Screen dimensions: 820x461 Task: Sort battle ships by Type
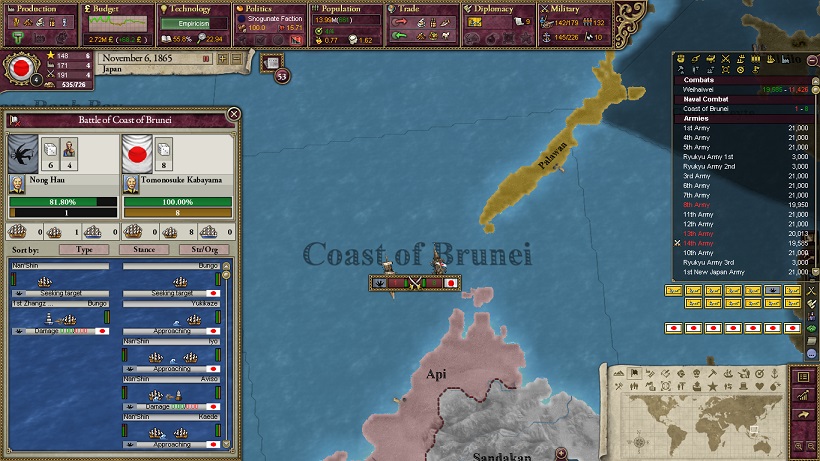click(84, 249)
